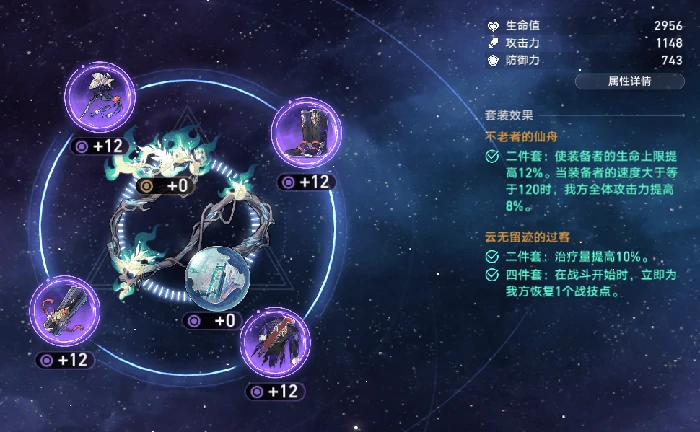Open the 属性详情 attribute details
Viewport: 700px width, 432px height.
pos(630,81)
